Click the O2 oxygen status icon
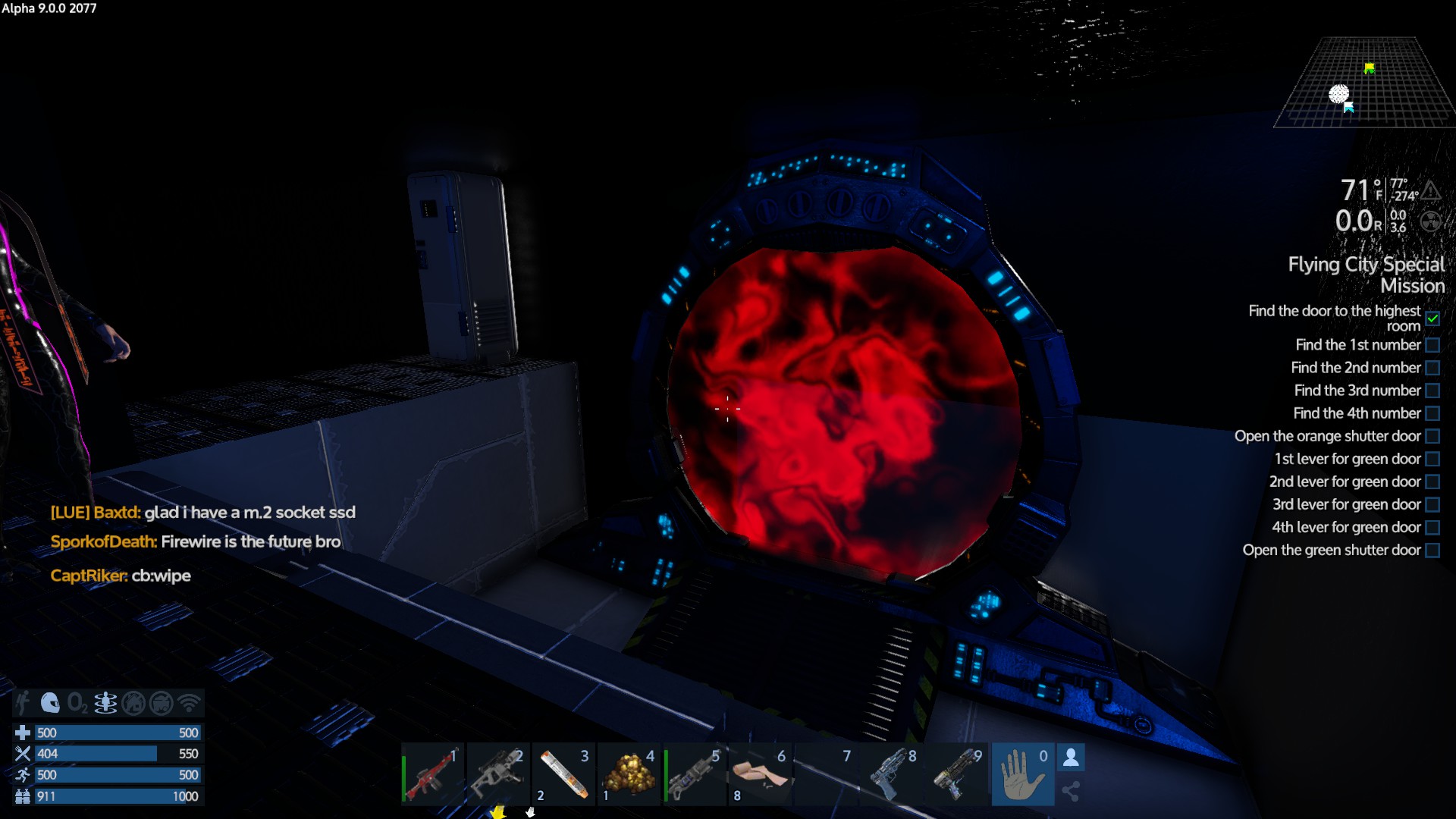1456x819 pixels. [x=77, y=703]
